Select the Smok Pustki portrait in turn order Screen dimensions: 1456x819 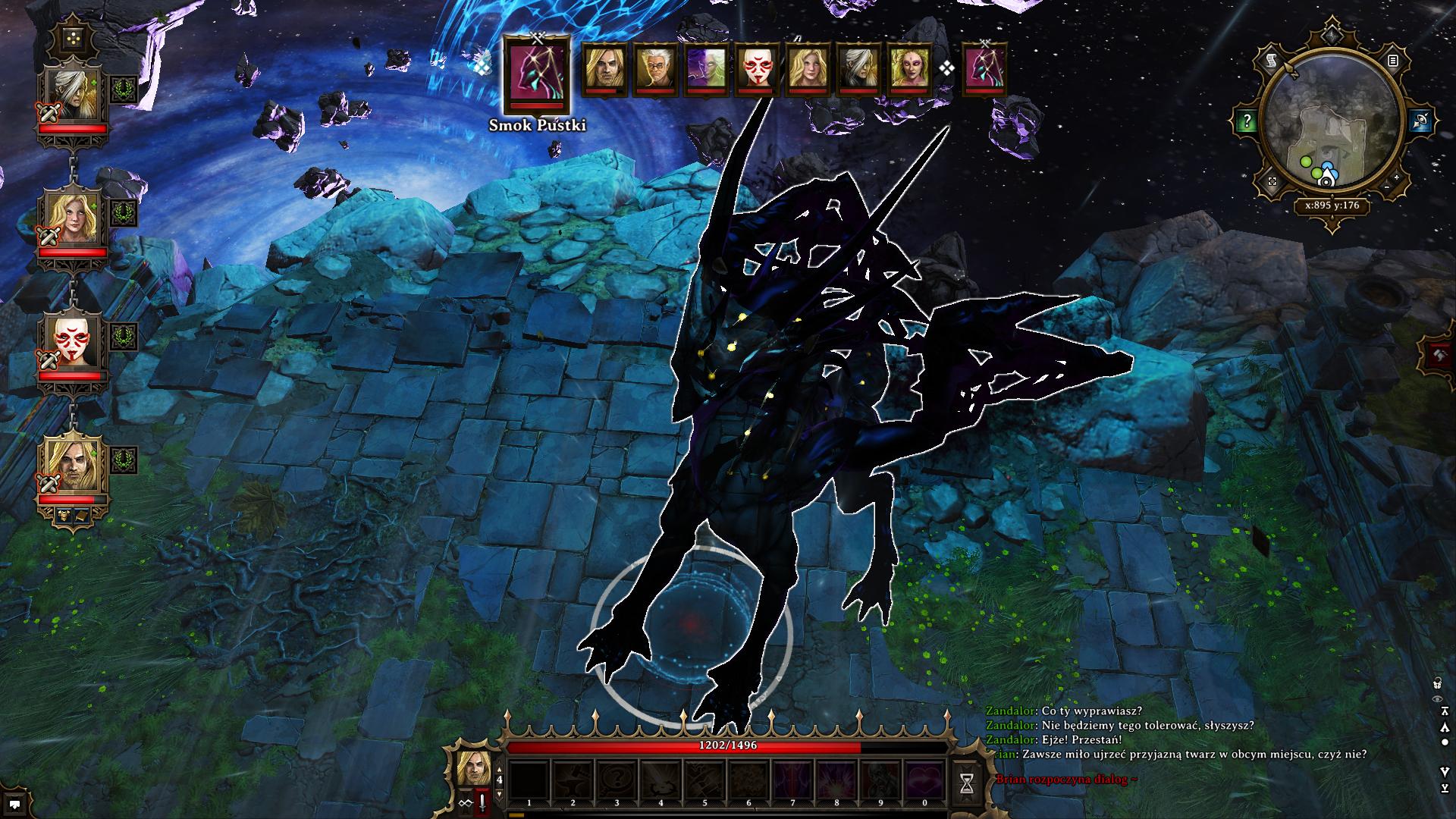(538, 75)
